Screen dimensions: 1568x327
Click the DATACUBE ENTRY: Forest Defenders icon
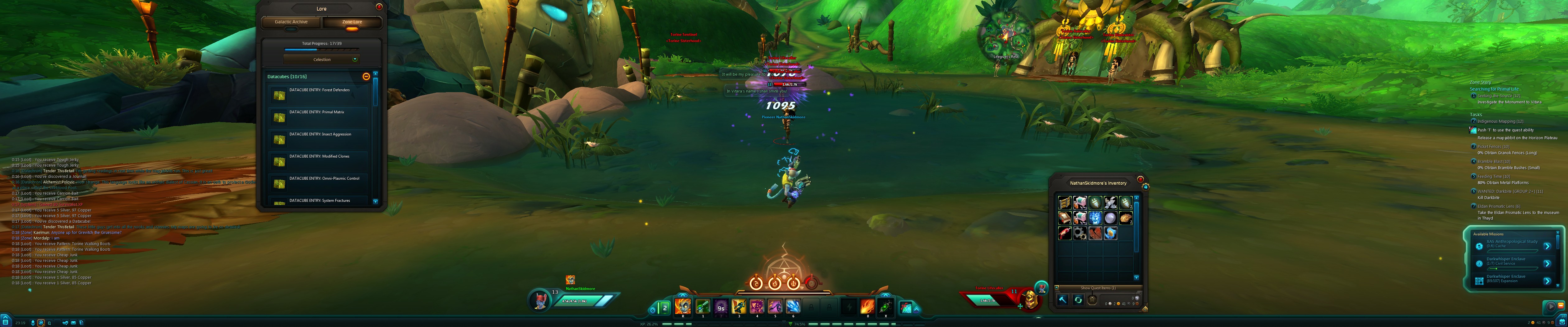[279, 96]
